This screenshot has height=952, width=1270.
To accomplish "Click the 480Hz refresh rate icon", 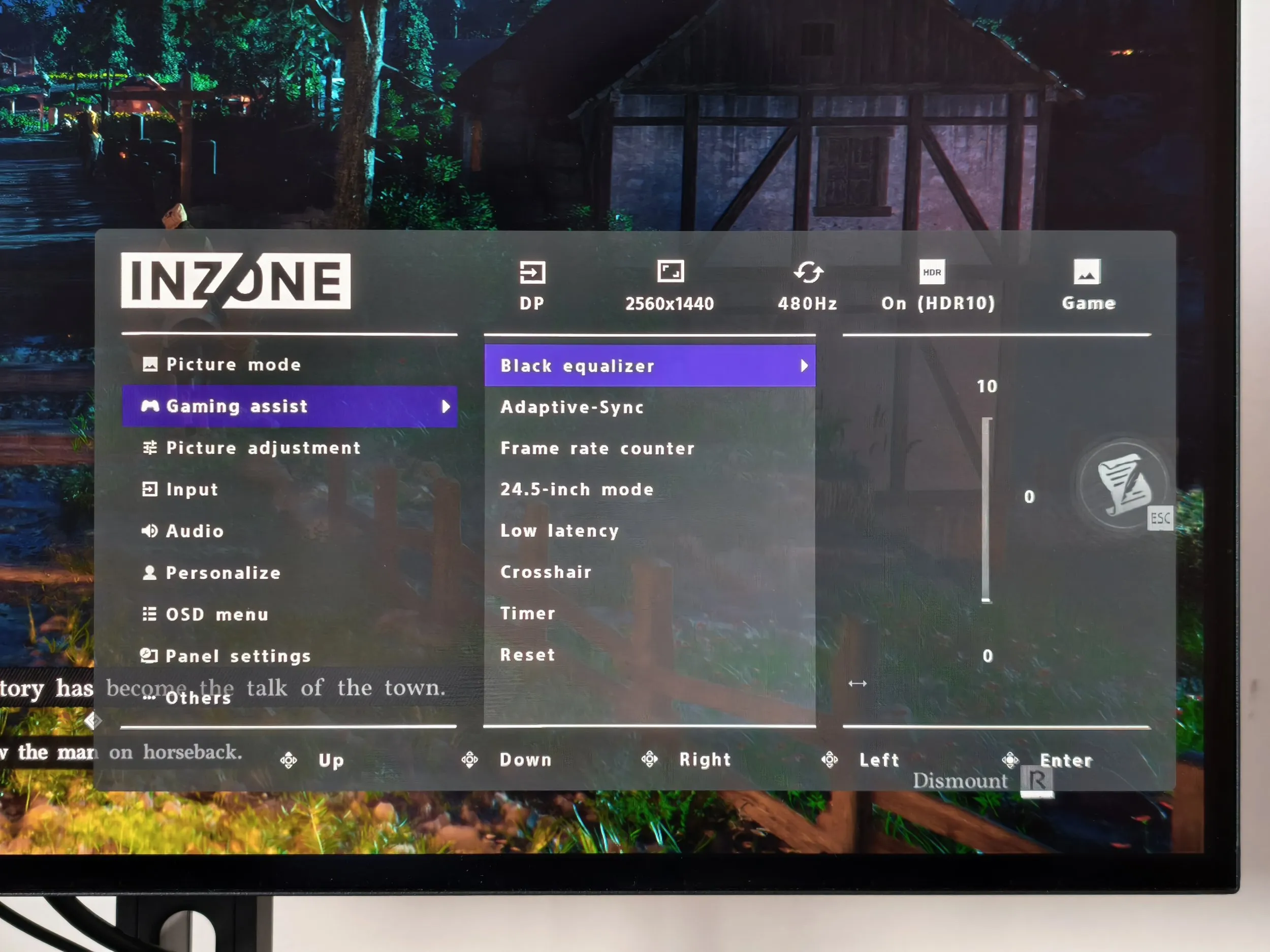I will click(x=808, y=274).
